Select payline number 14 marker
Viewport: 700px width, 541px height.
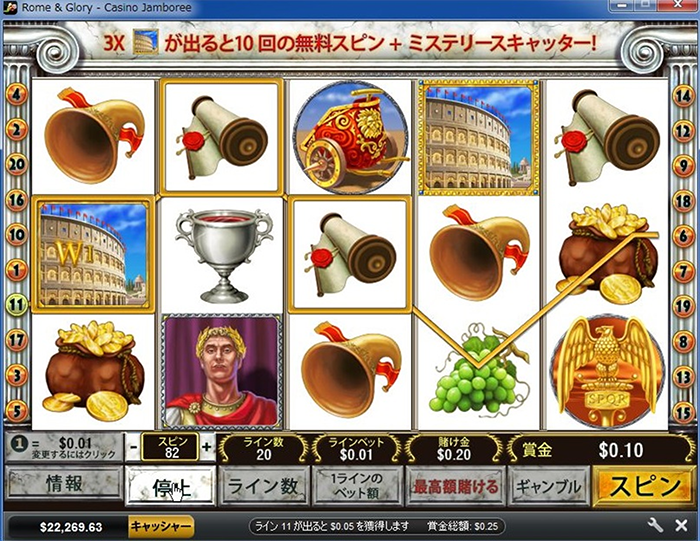pos(684,95)
